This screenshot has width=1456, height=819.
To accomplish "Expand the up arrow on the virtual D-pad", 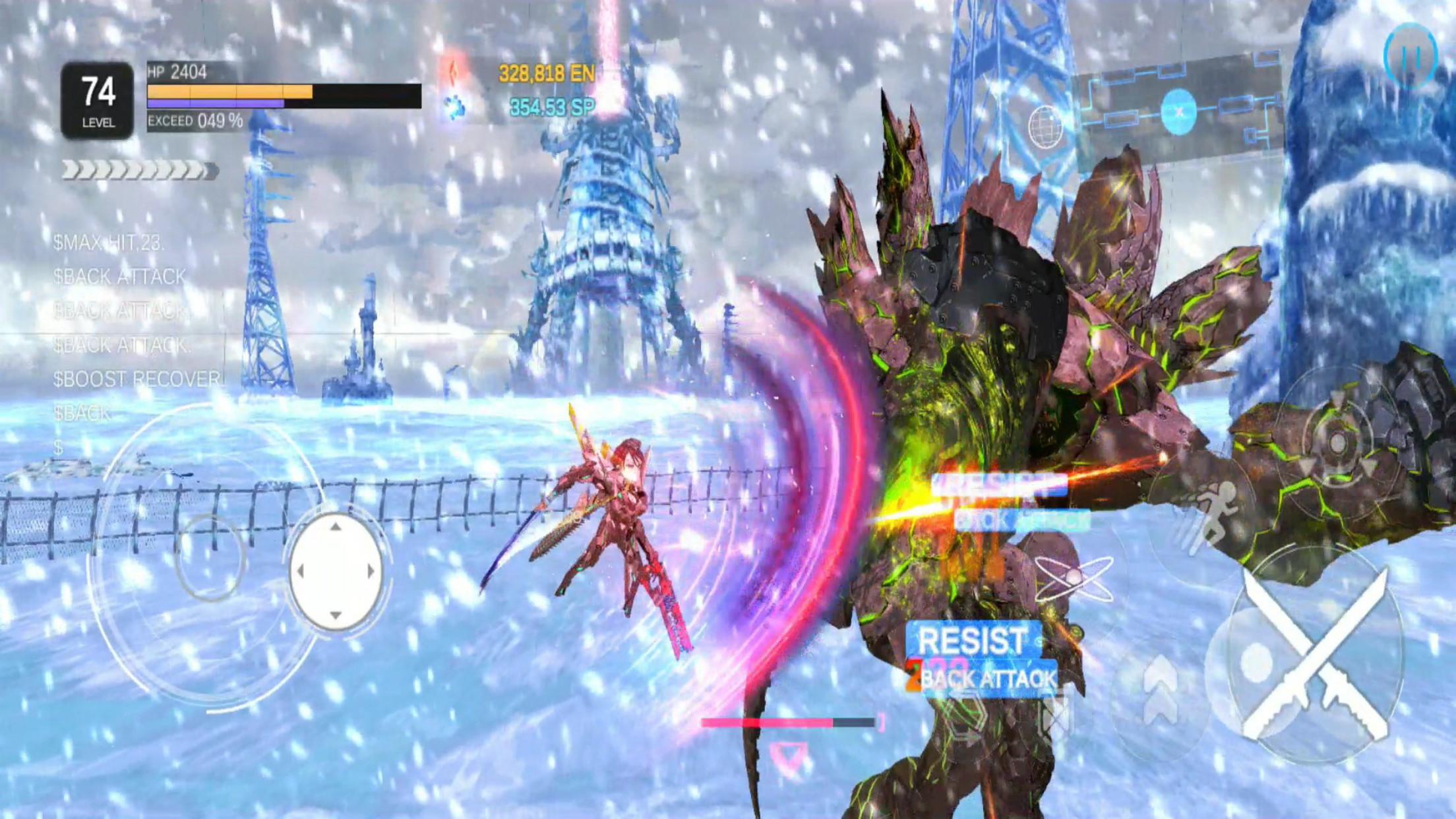I will tap(336, 526).
